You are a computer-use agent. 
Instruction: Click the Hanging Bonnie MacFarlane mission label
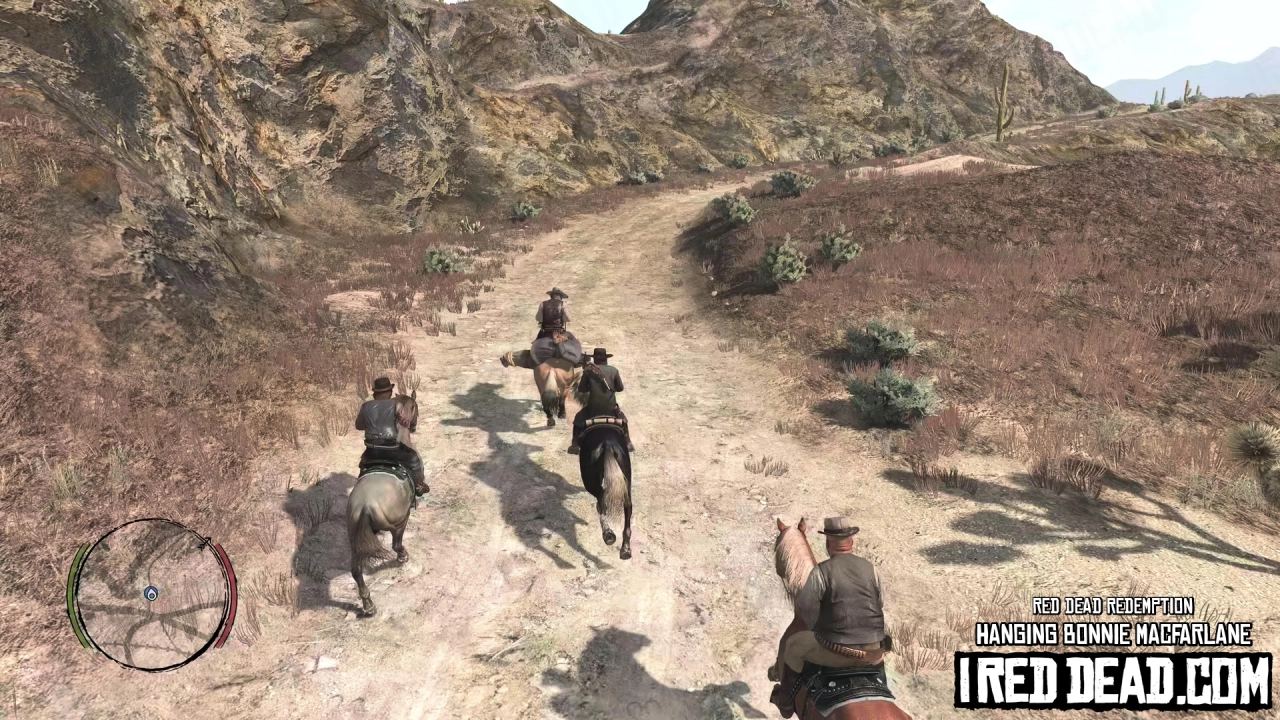(1113, 634)
